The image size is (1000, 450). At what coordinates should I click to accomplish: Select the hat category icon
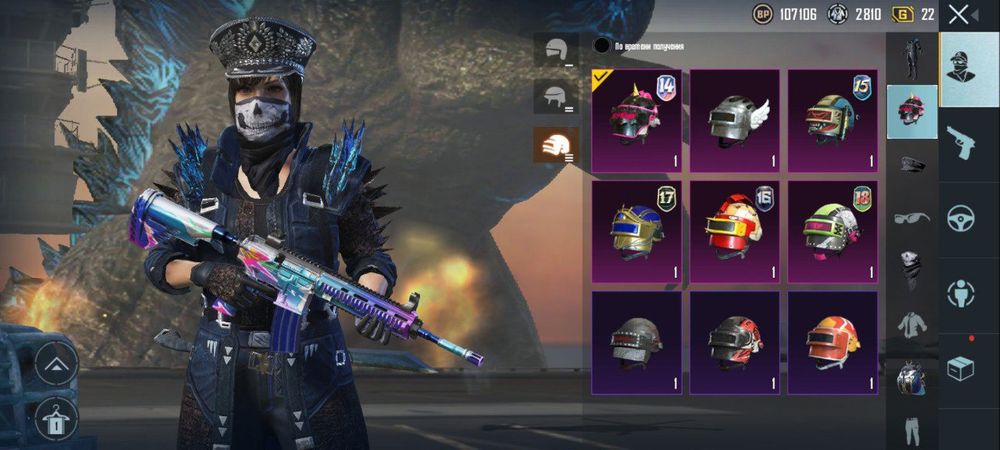click(911, 164)
